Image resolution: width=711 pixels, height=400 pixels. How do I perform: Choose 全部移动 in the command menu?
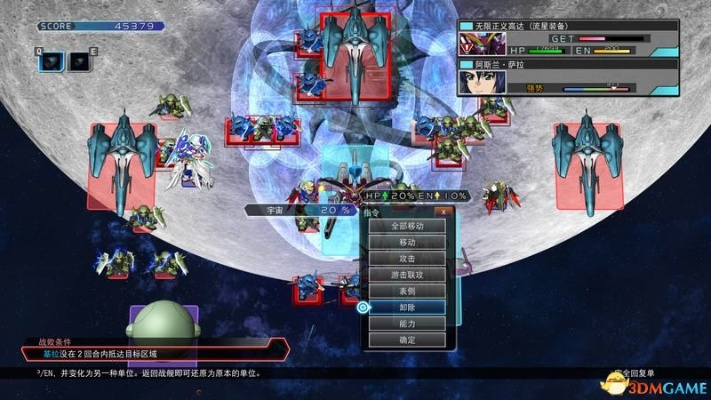tap(406, 226)
